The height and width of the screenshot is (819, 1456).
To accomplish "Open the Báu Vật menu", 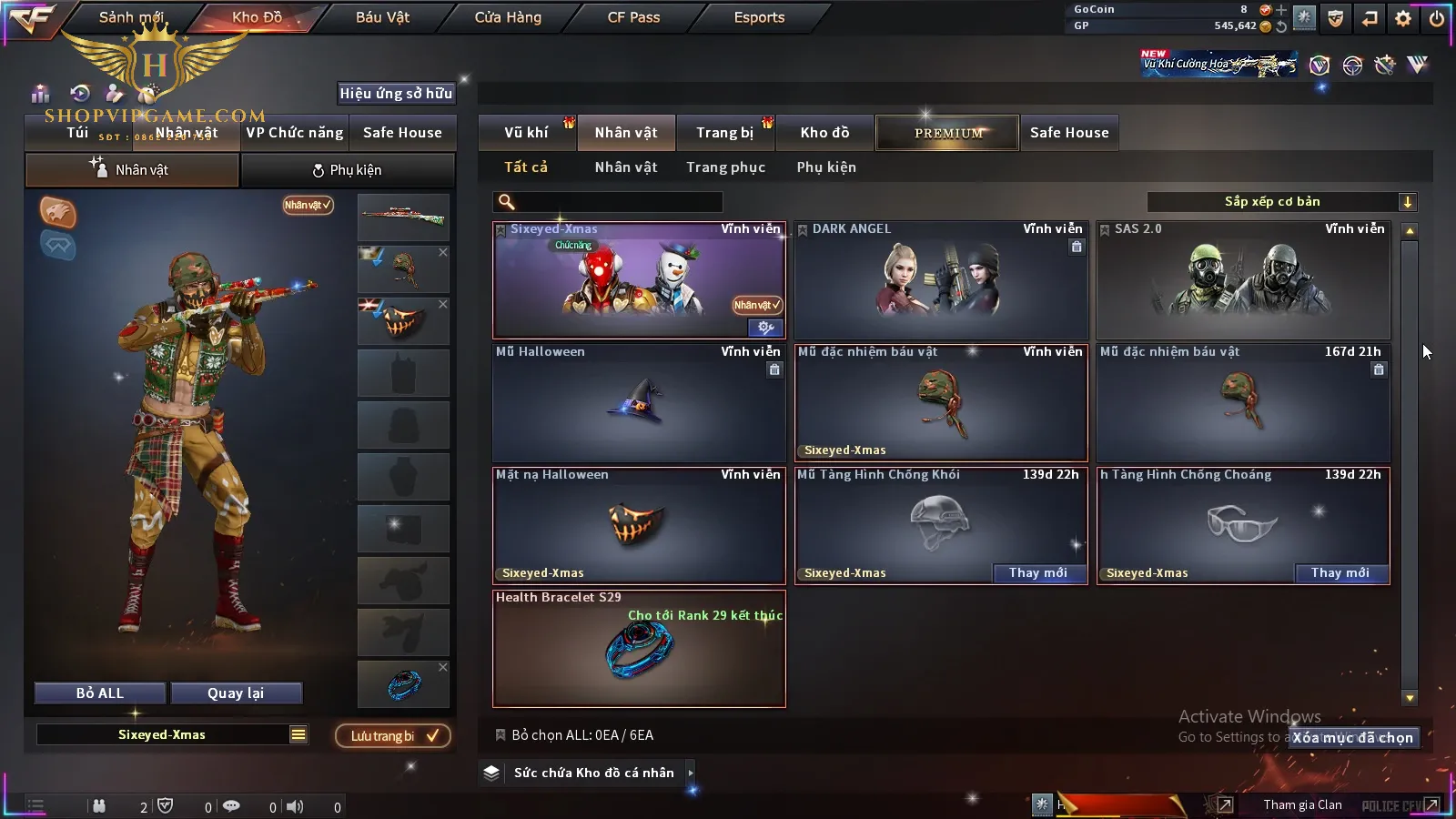I will click(x=382, y=17).
